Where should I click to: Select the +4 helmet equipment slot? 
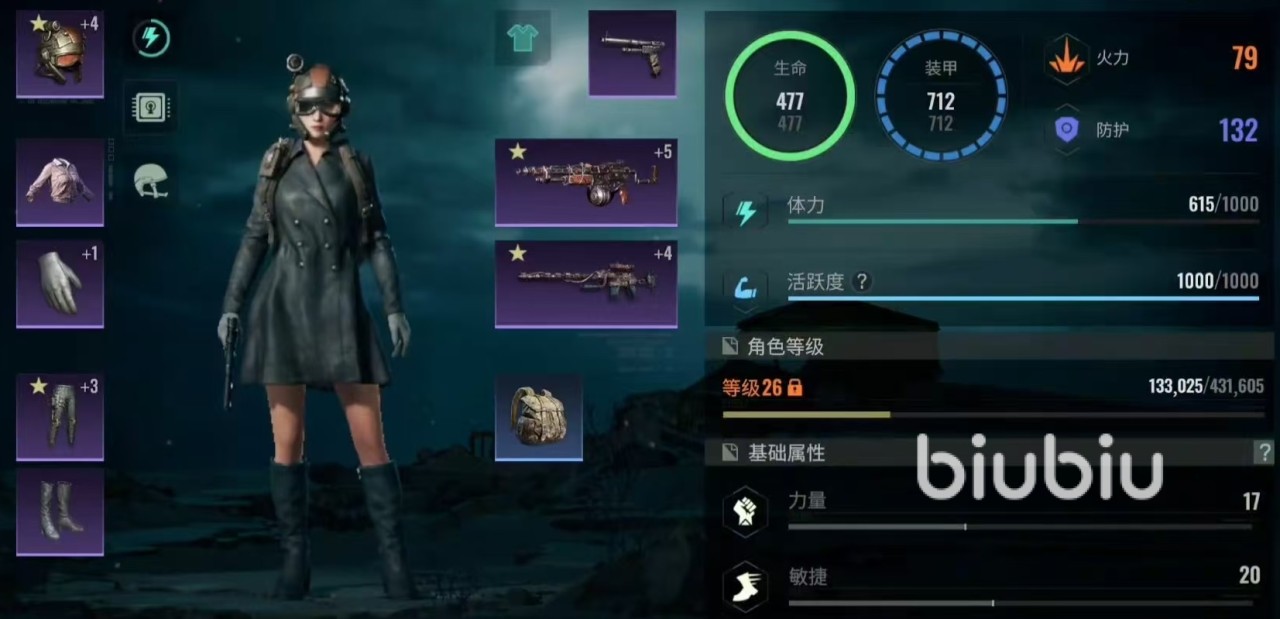click(x=60, y=54)
